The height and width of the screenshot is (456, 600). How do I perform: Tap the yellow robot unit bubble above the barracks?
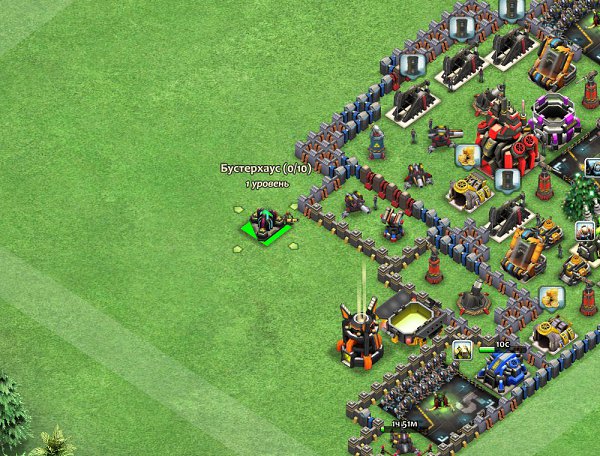[462, 351]
